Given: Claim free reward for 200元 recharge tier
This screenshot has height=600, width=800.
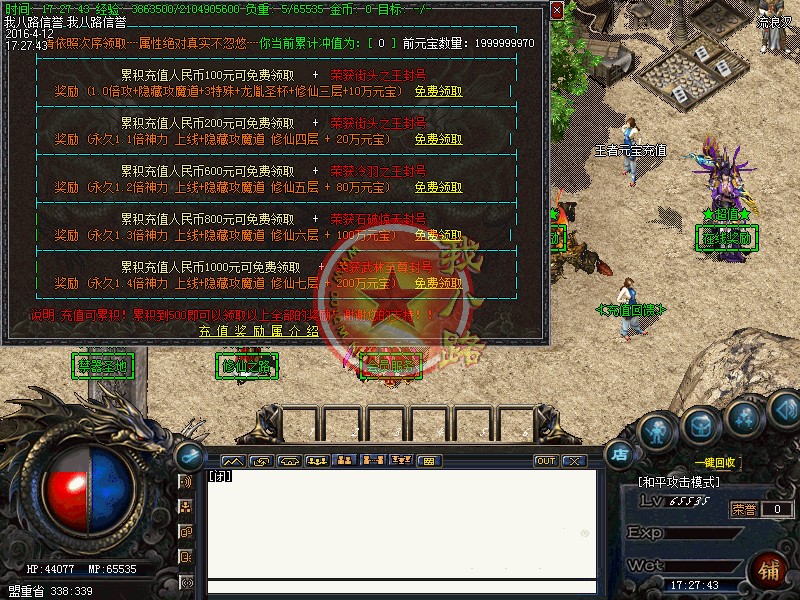Looking at the screenshot, I should [x=439, y=139].
